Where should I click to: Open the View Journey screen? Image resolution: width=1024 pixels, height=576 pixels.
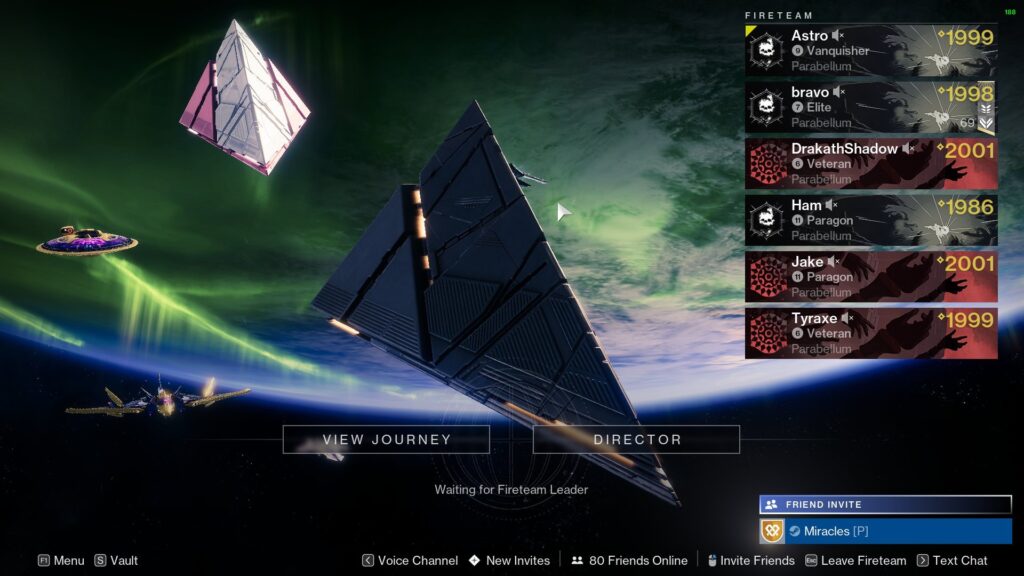click(x=386, y=439)
